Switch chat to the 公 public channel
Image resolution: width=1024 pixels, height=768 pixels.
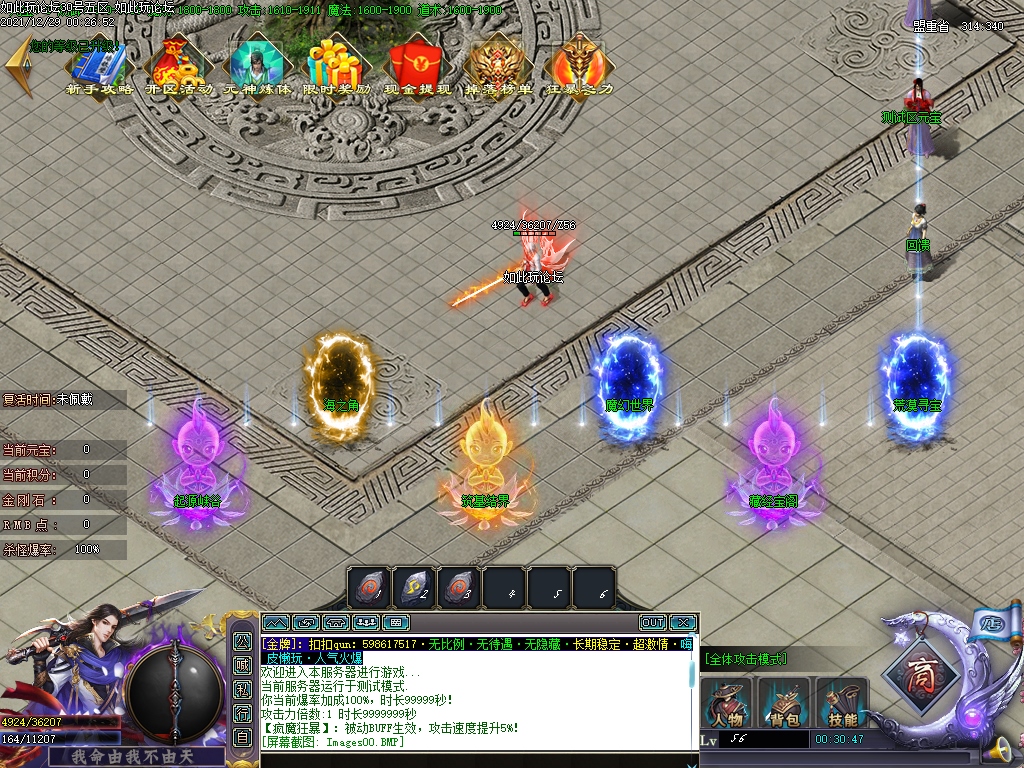point(242,640)
